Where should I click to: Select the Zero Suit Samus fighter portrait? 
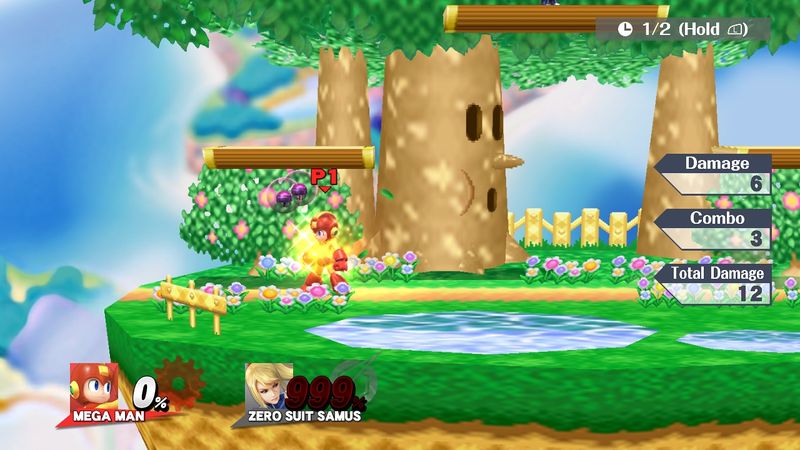point(268,384)
